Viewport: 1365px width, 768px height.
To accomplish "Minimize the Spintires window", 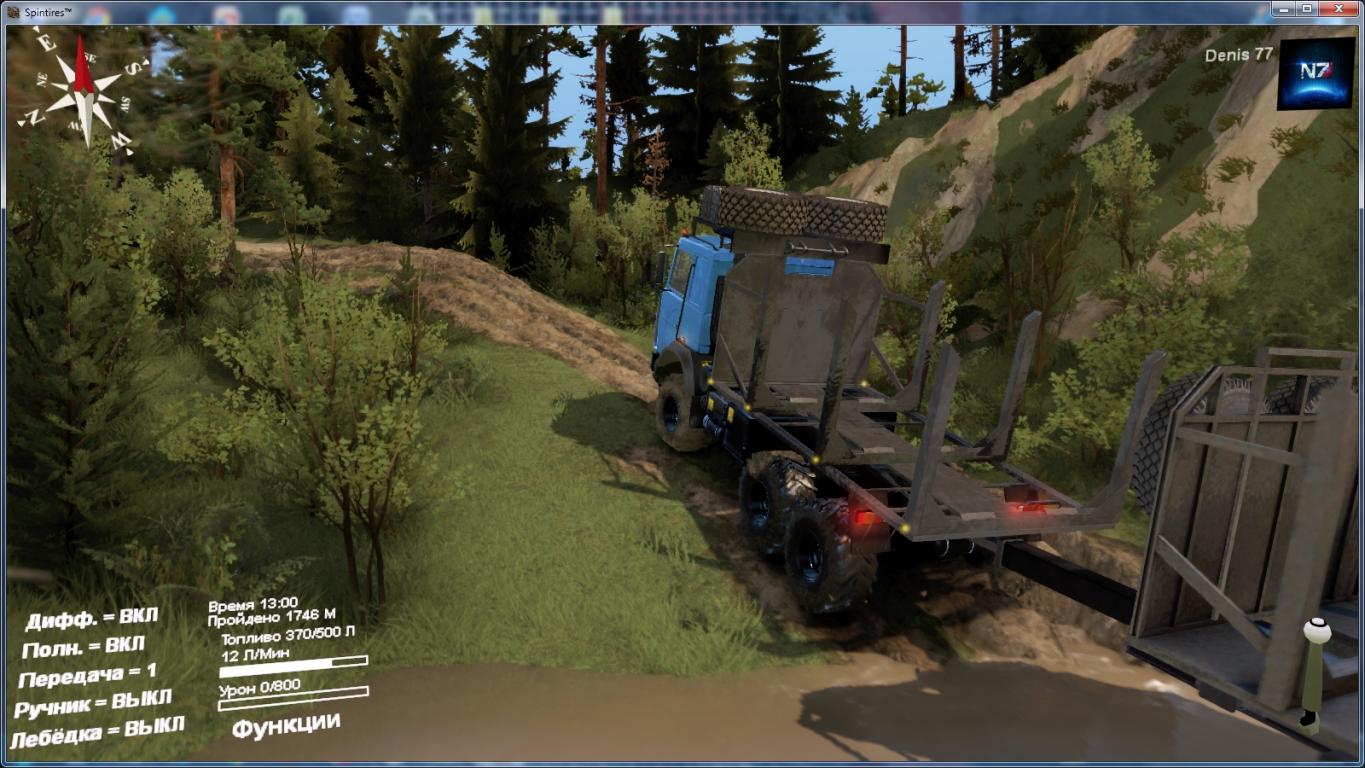I will click(1283, 8).
